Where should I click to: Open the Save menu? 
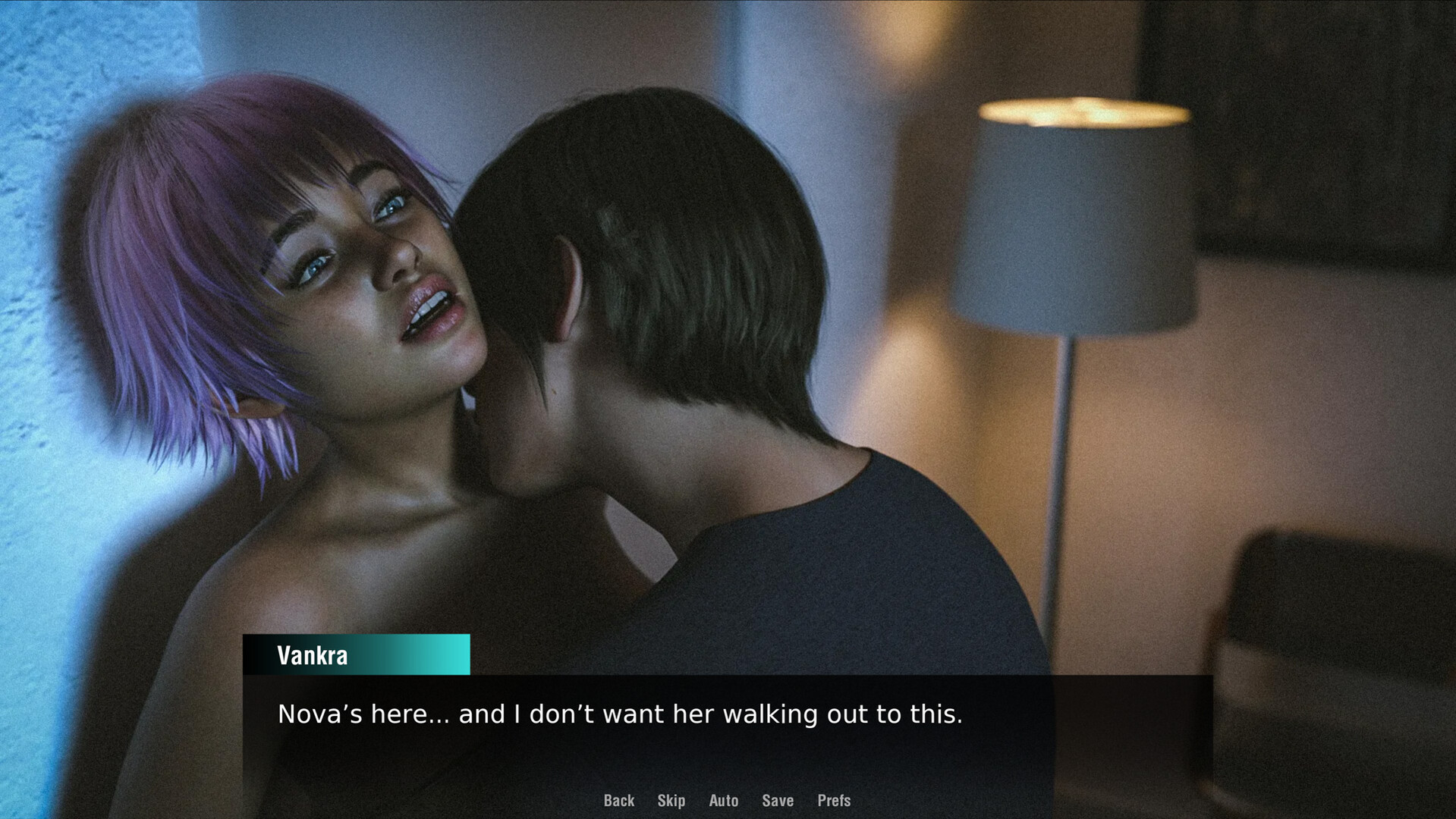coord(777,801)
